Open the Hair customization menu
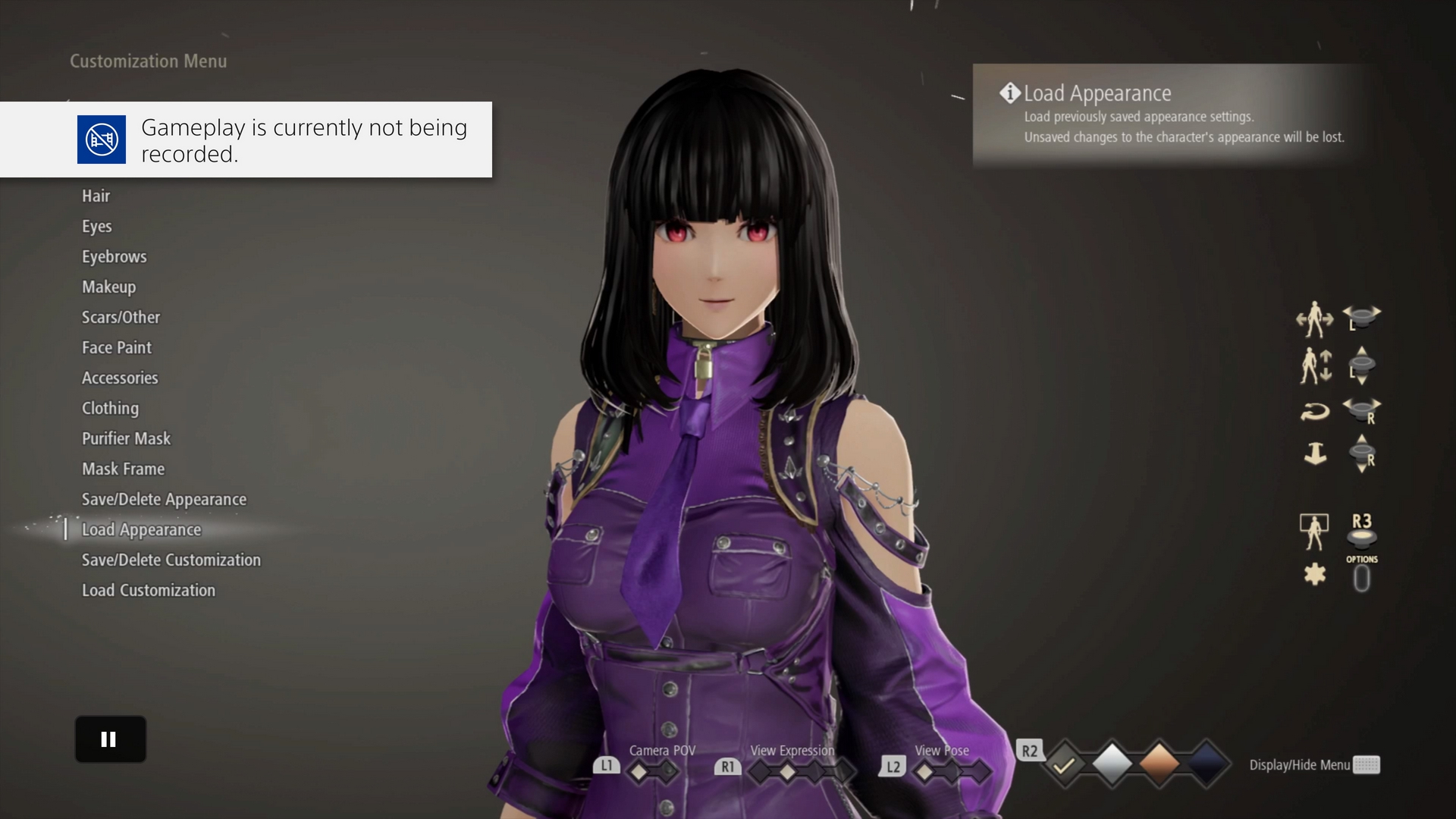This screenshot has width=1456, height=819. pos(96,196)
